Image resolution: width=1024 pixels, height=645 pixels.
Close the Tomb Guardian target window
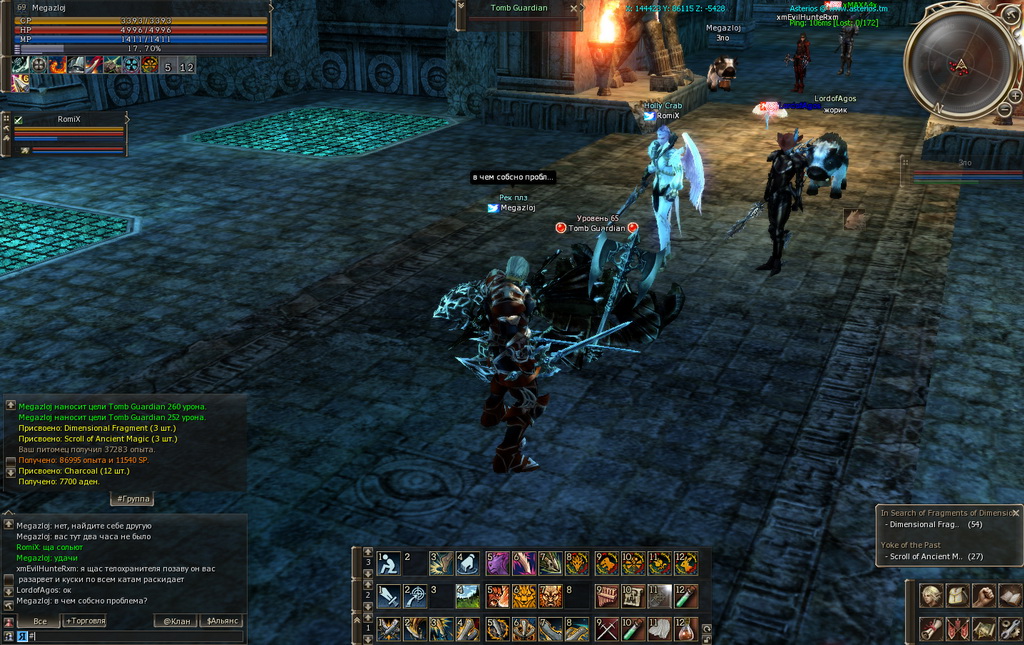[573, 8]
